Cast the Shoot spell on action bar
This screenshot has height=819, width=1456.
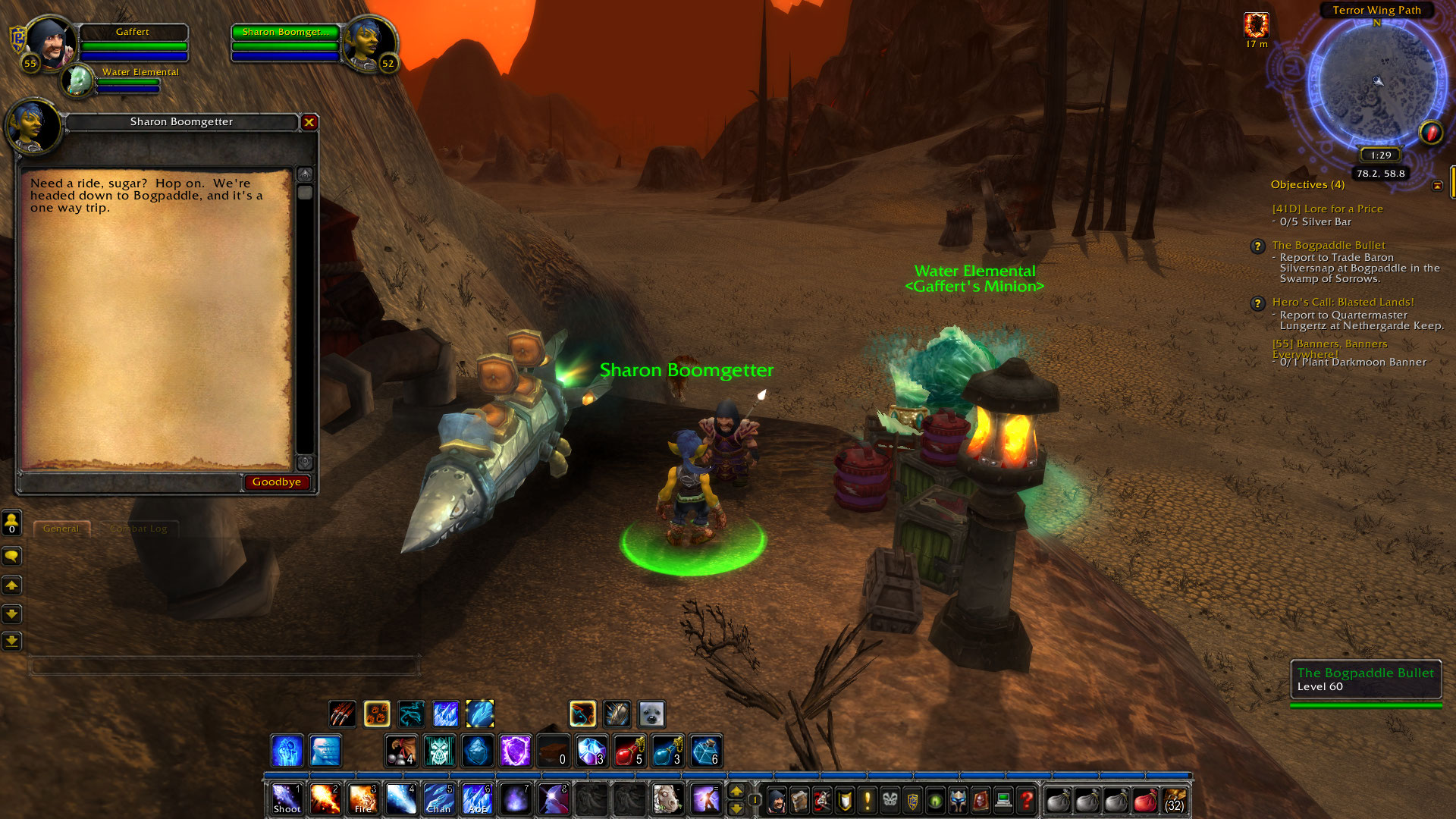[287, 799]
